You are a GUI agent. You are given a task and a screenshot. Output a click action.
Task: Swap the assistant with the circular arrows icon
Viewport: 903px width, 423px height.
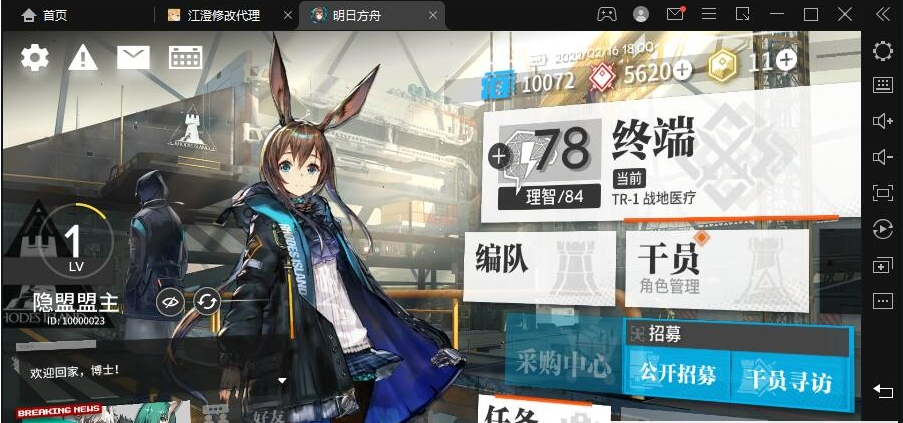click(x=207, y=301)
